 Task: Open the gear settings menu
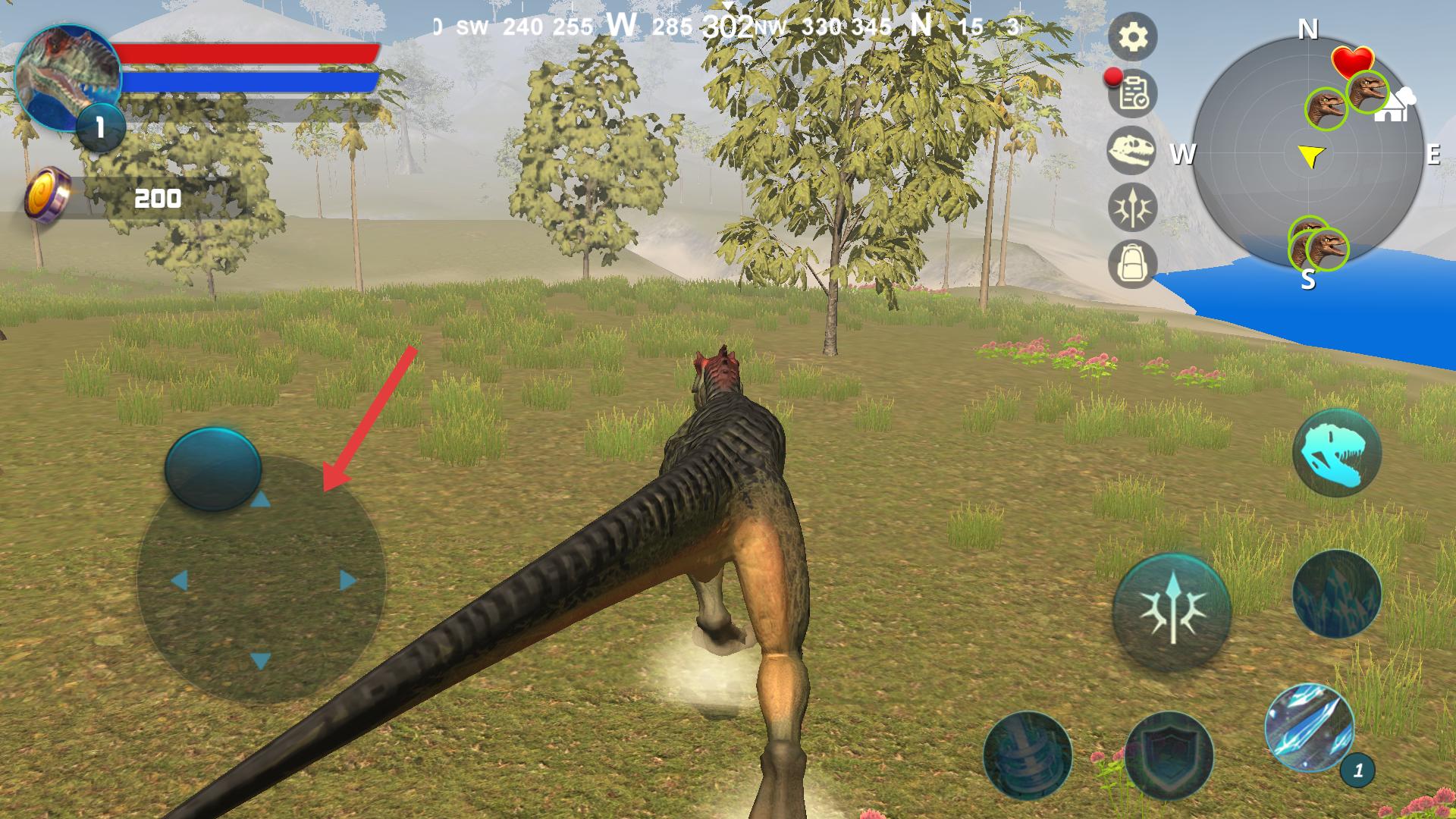[x=1132, y=36]
